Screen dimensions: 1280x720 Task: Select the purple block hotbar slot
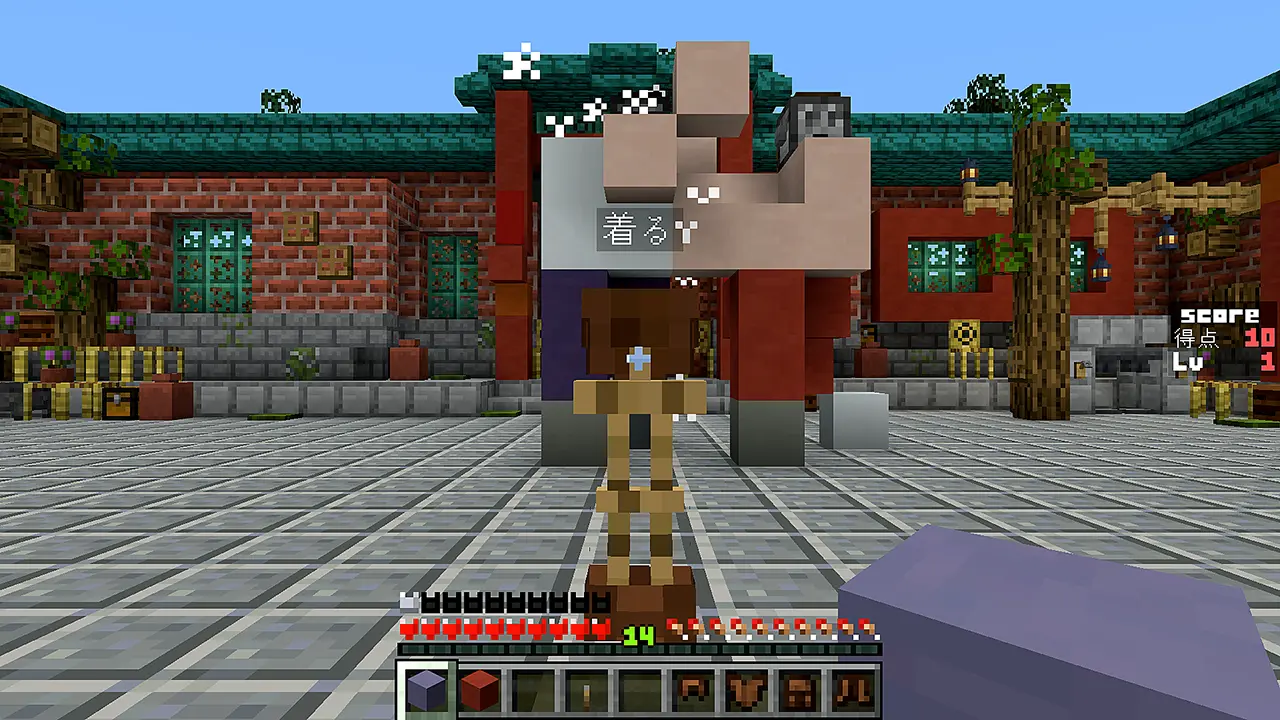pyautogui.click(x=427, y=690)
